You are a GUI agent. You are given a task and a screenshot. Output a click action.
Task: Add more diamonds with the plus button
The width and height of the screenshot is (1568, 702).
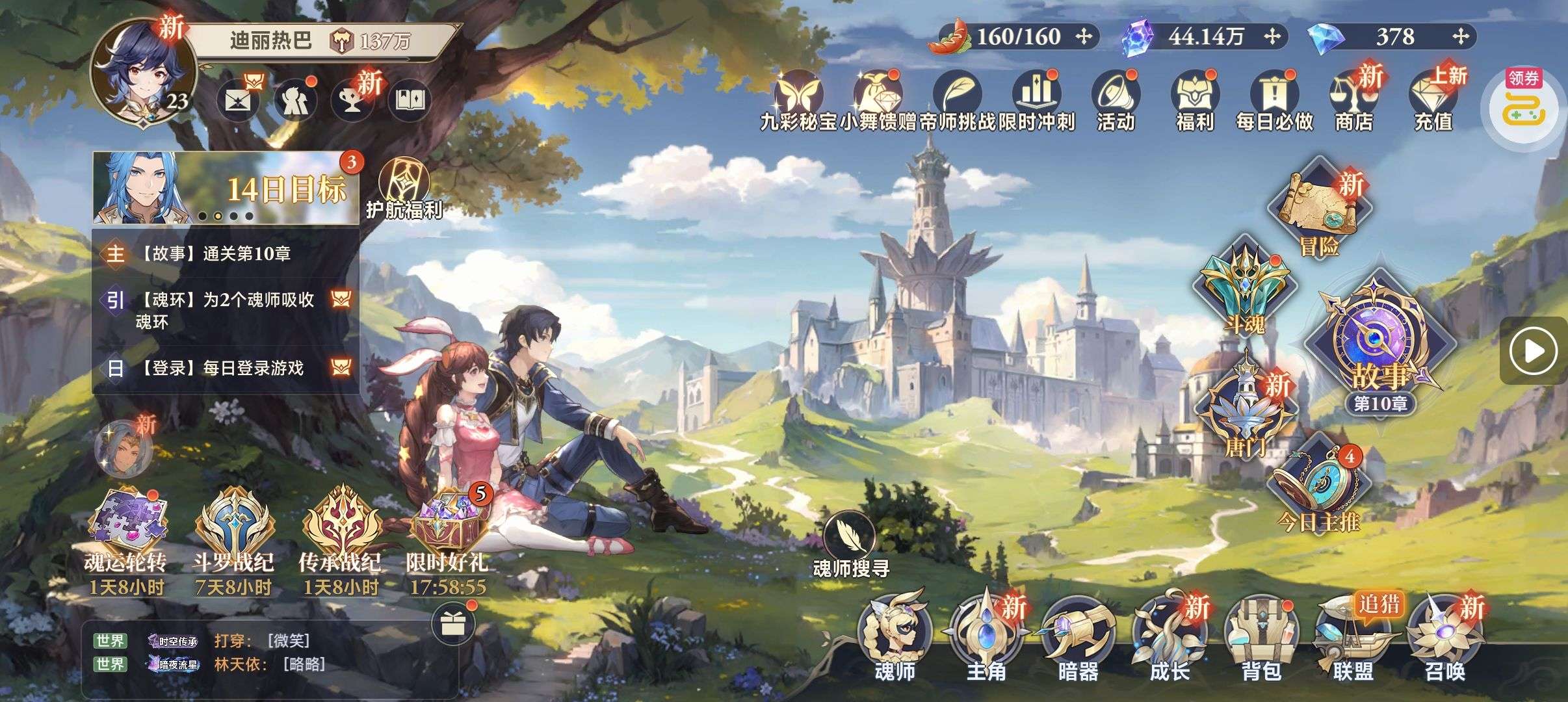(x=1461, y=36)
